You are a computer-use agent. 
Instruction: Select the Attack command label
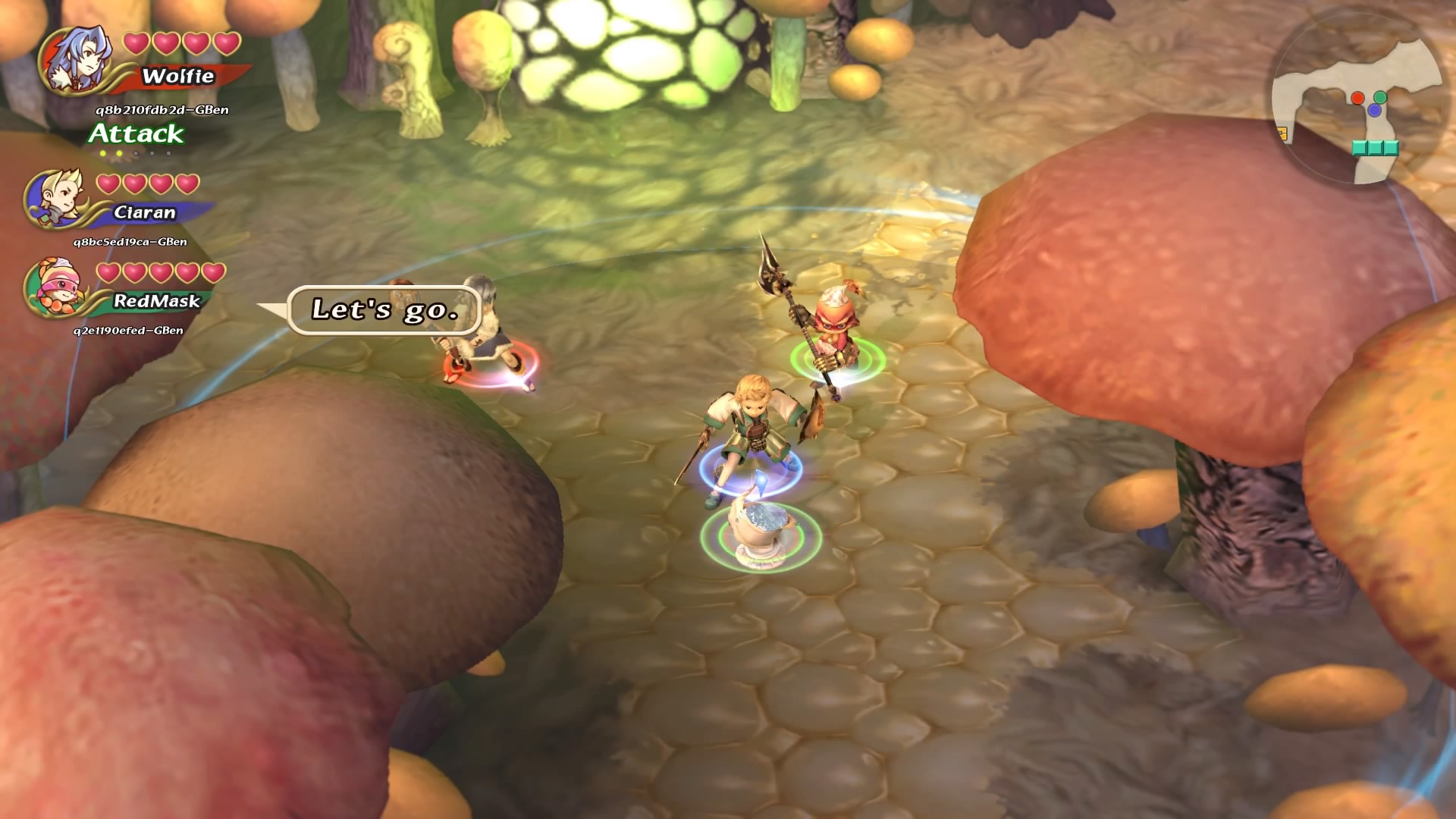point(136,134)
